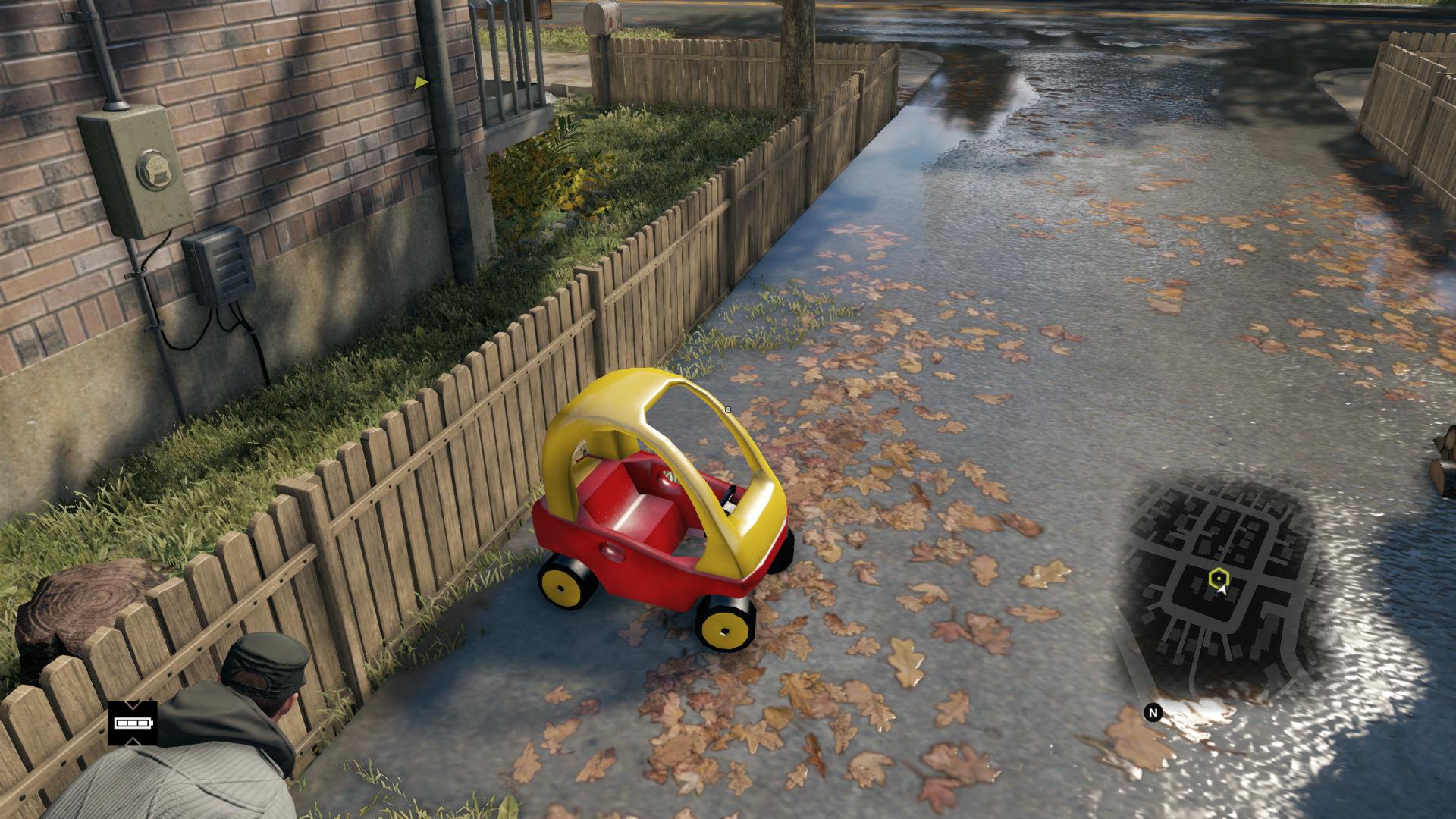
Task: Click the yellow triangle waypoint indicator
Action: coord(421,82)
